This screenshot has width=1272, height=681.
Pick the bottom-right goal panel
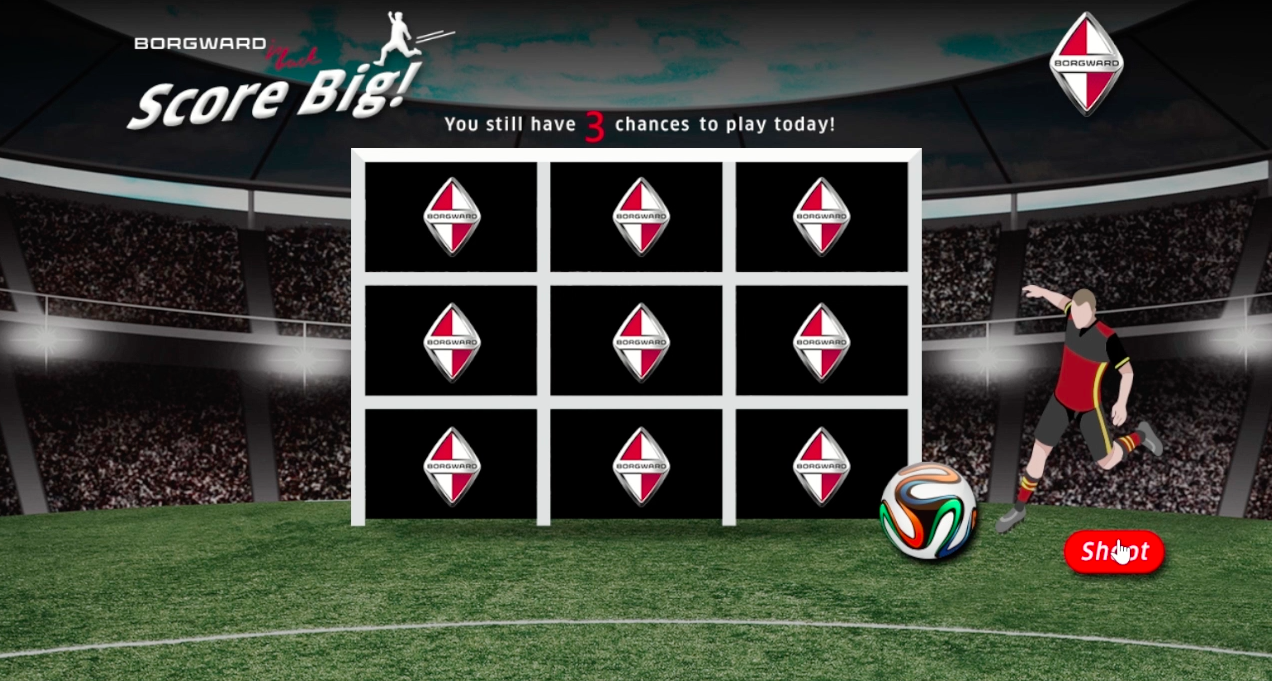821,465
